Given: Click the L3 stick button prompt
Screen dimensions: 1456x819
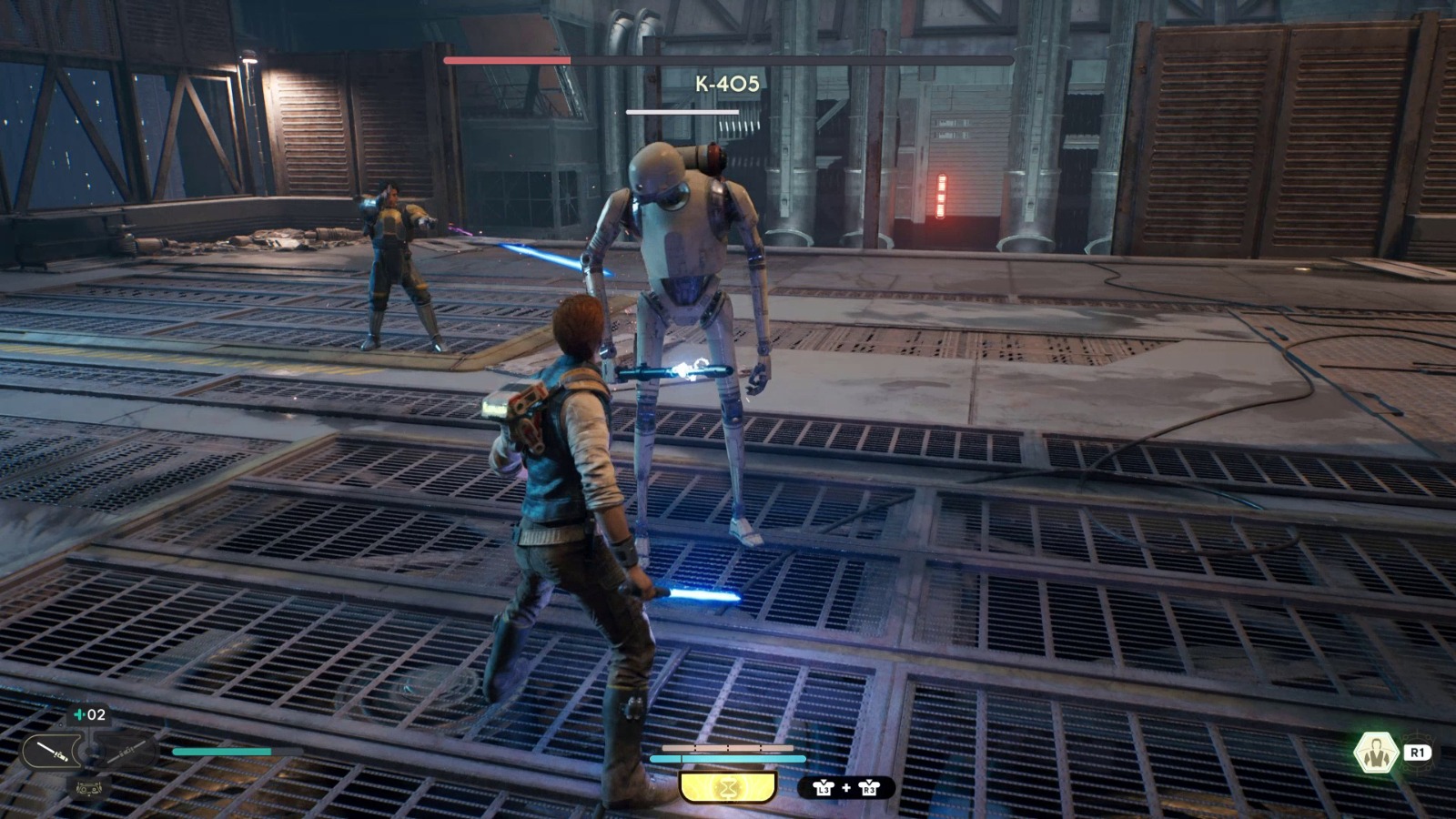Looking at the screenshot, I should tap(824, 788).
